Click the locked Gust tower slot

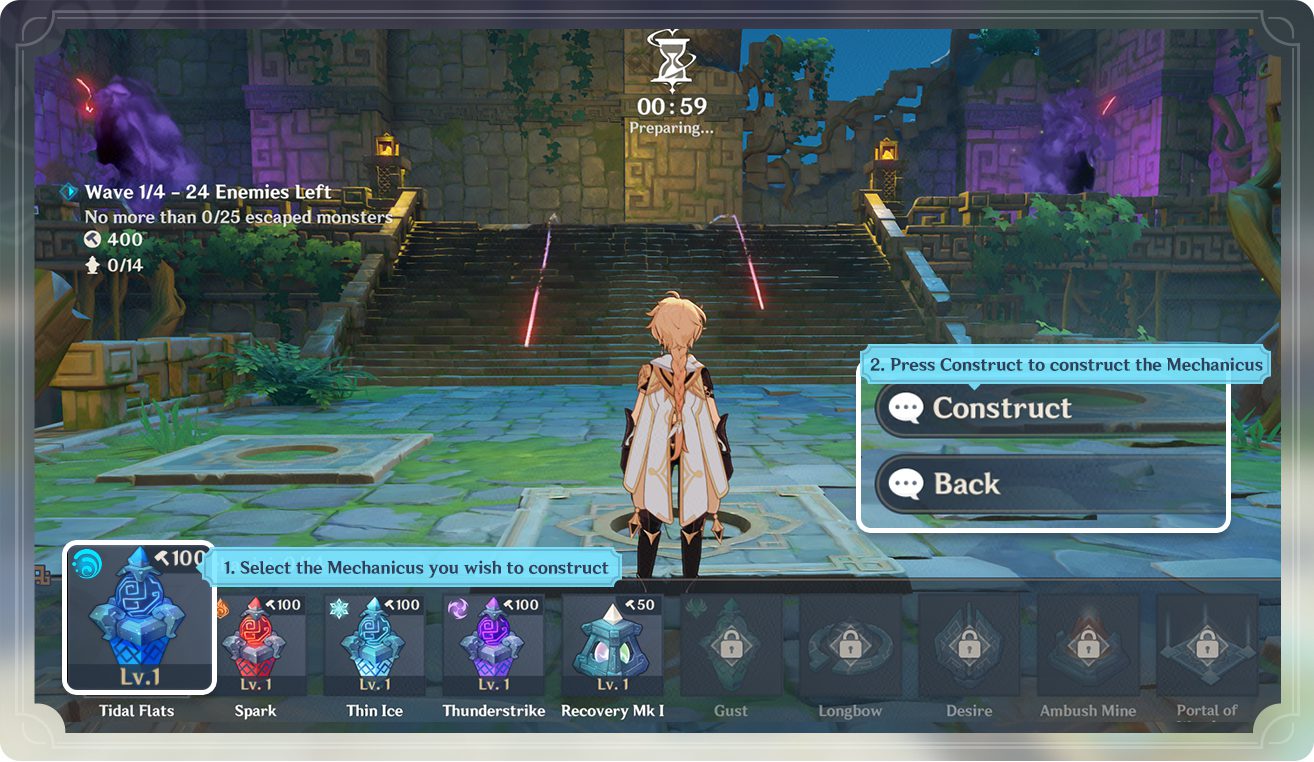[731, 645]
